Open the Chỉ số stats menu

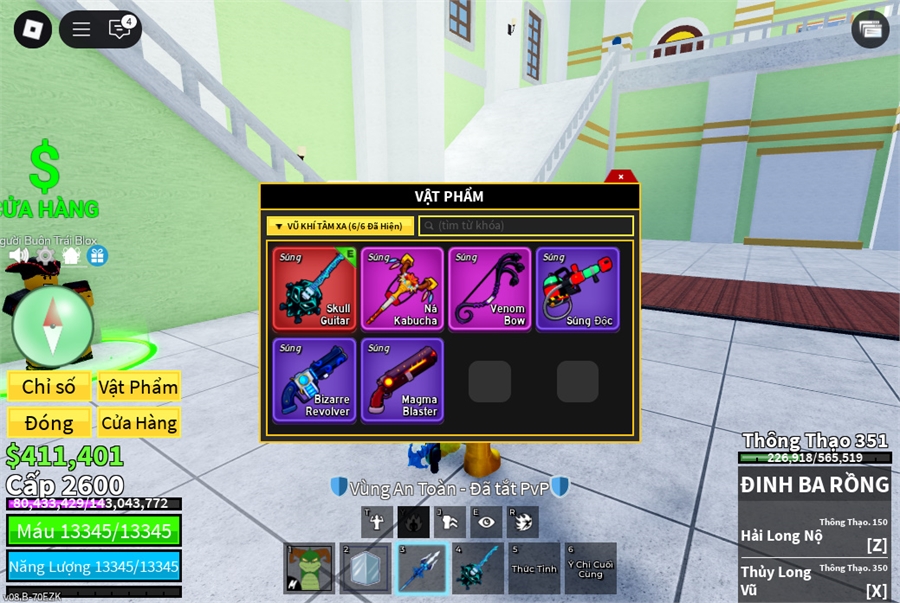tap(49, 387)
